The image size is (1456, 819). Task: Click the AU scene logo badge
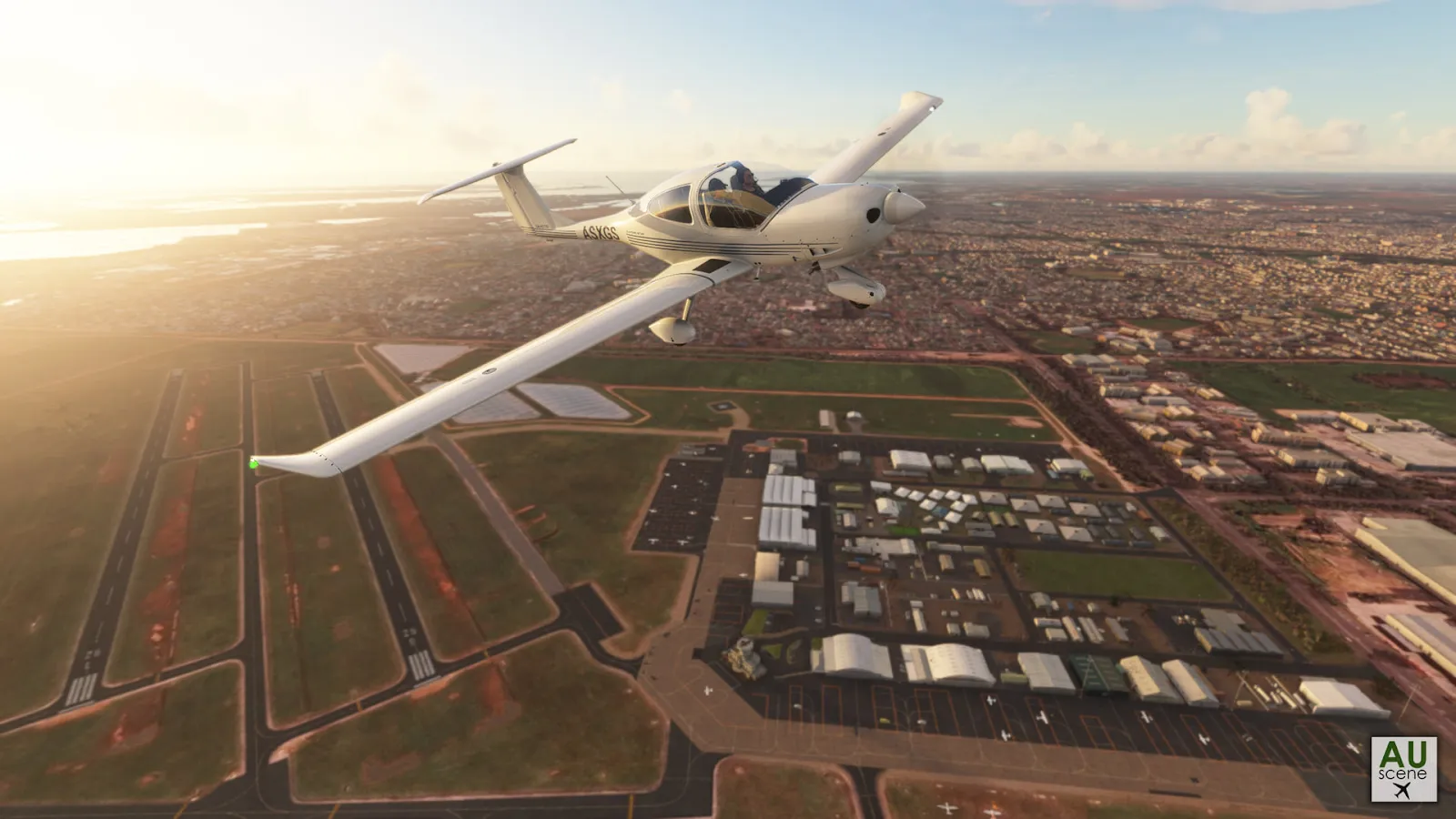1403,769
